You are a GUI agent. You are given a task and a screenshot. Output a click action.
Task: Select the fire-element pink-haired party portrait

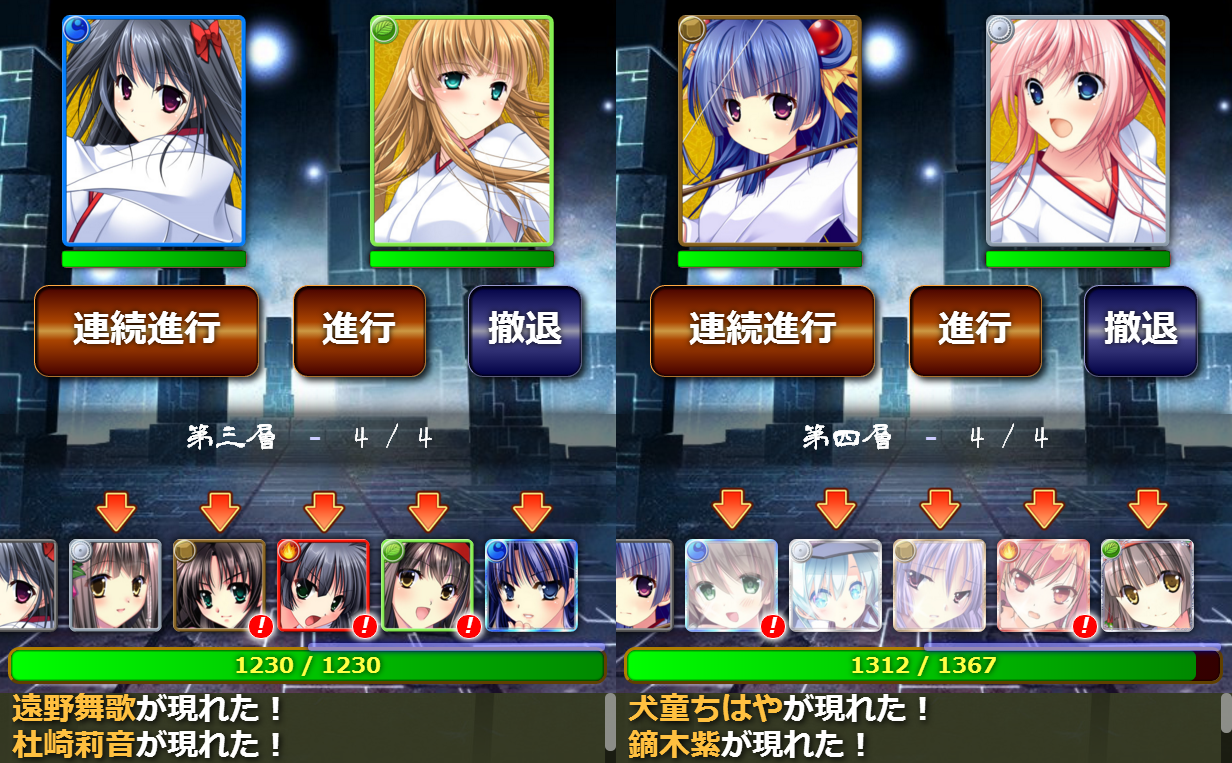tap(1043, 586)
